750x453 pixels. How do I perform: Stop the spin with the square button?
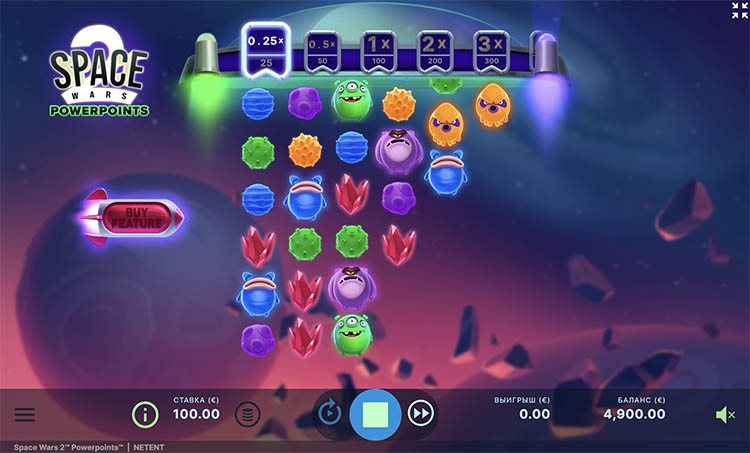point(375,413)
